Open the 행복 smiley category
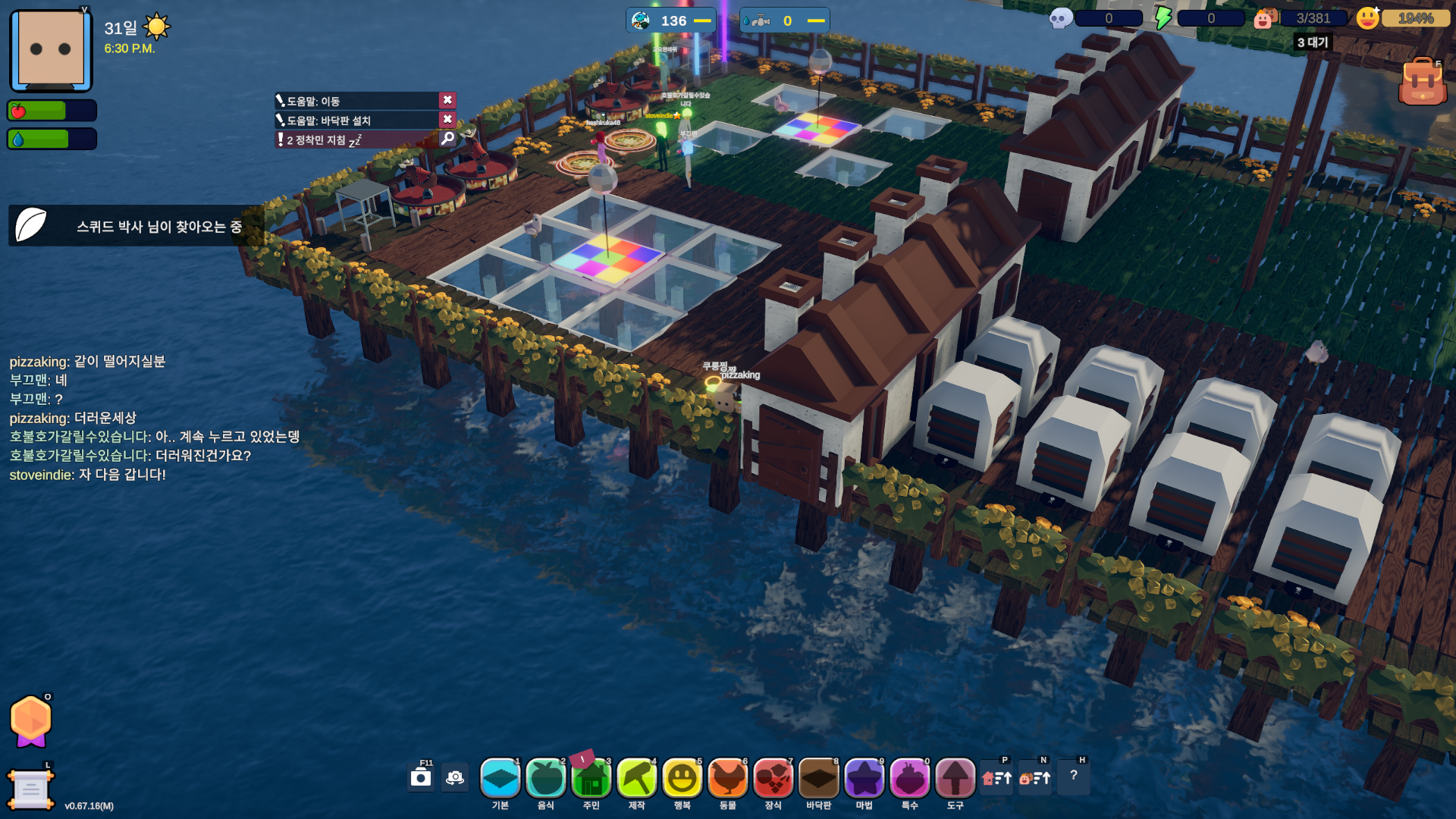 pyautogui.click(x=682, y=779)
